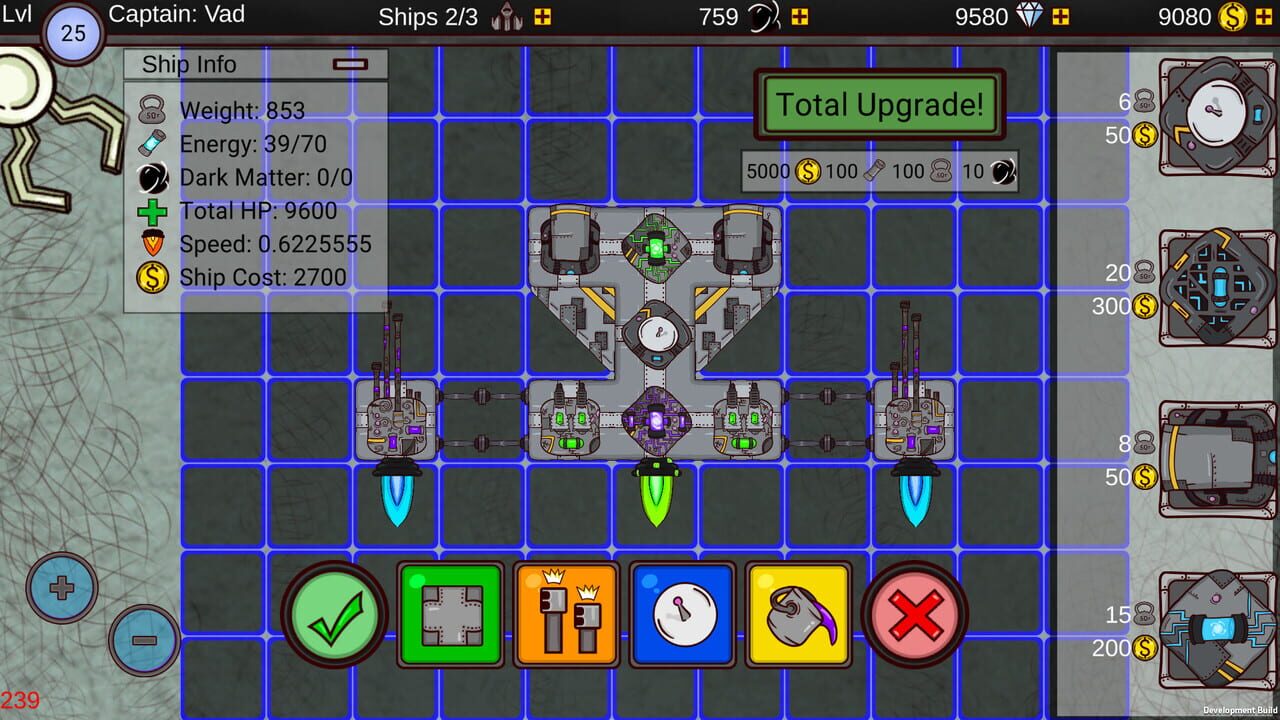
Task: Select the green hull block building icon
Action: pyautogui.click(x=450, y=614)
